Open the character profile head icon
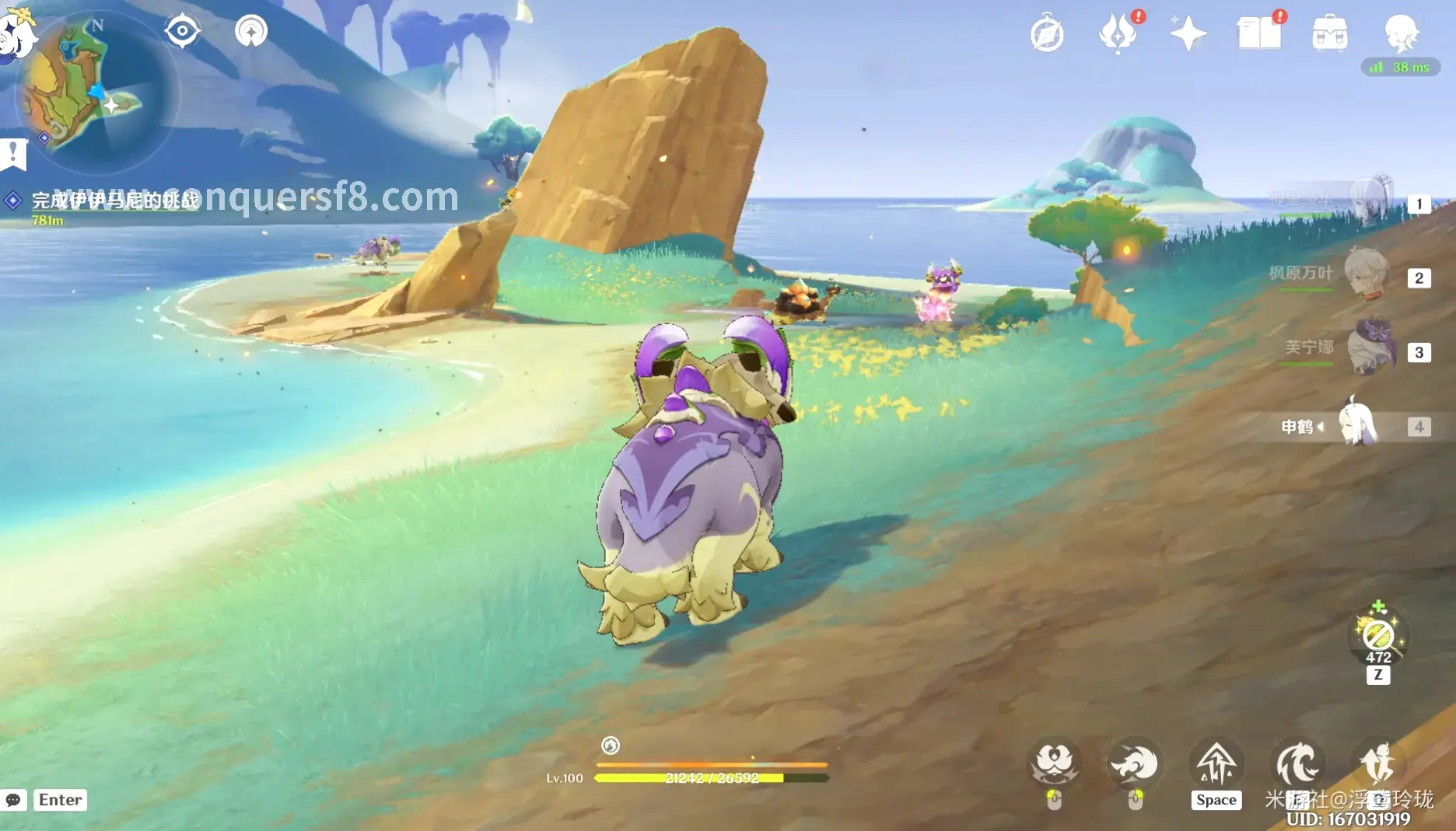 1401,33
